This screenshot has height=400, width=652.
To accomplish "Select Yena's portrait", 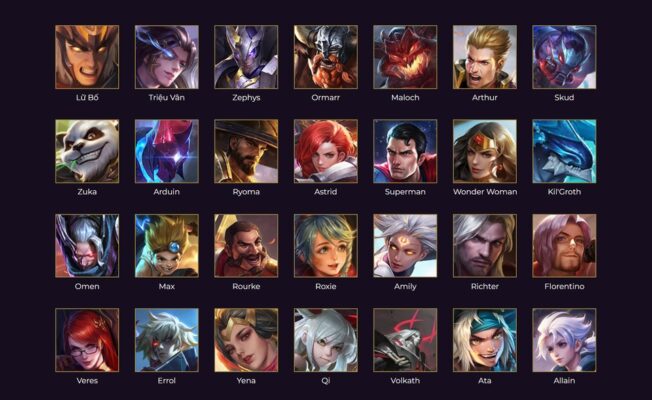I will (x=246, y=340).
